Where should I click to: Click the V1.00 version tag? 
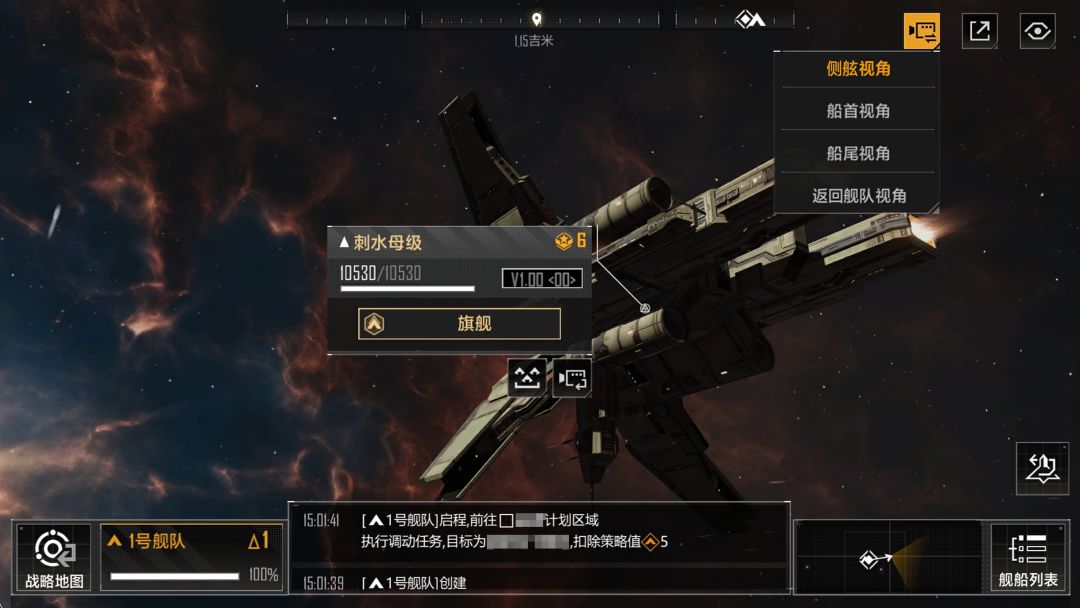pyautogui.click(x=541, y=279)
